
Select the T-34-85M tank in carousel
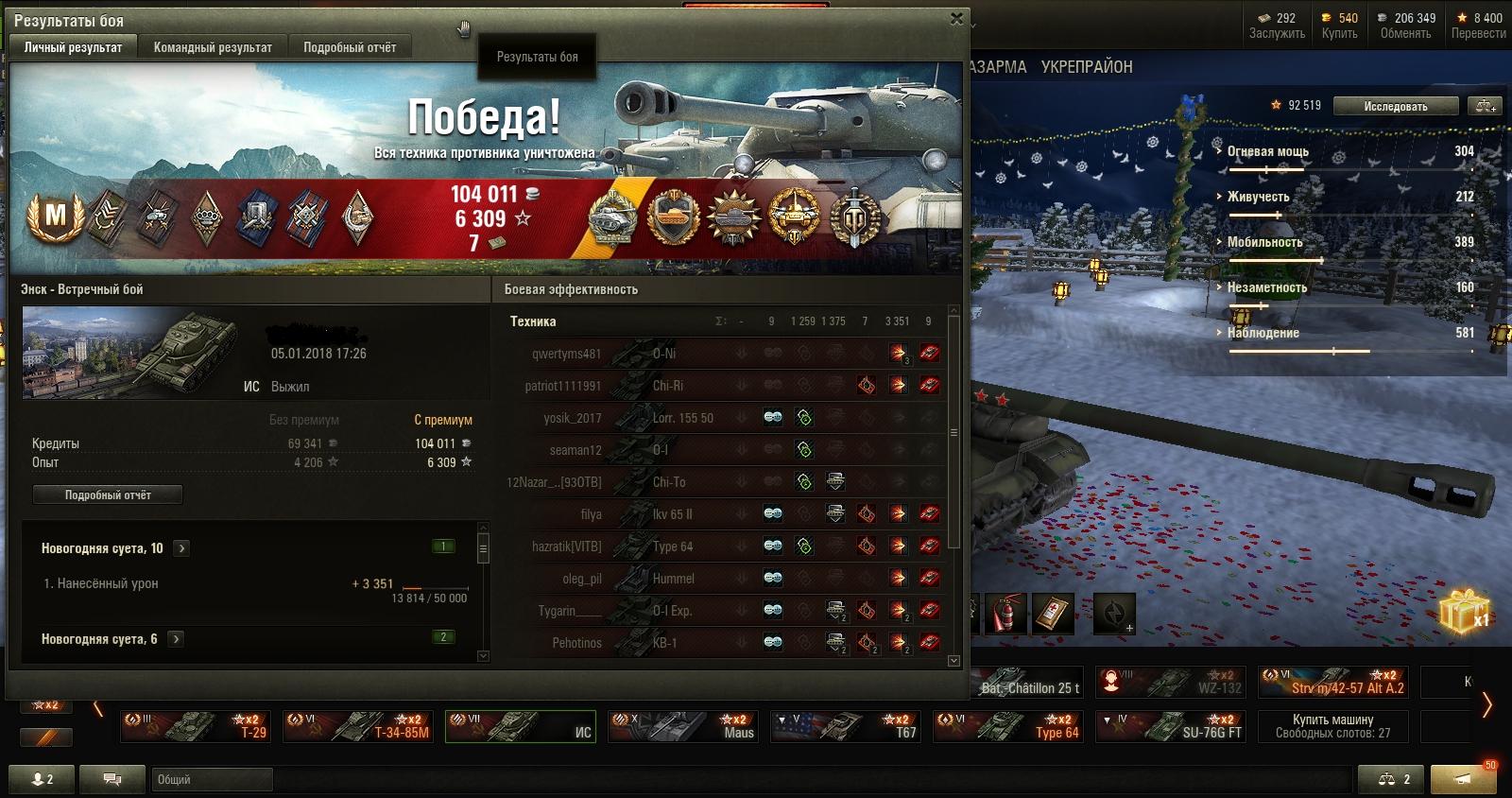[x=357, y=726]
